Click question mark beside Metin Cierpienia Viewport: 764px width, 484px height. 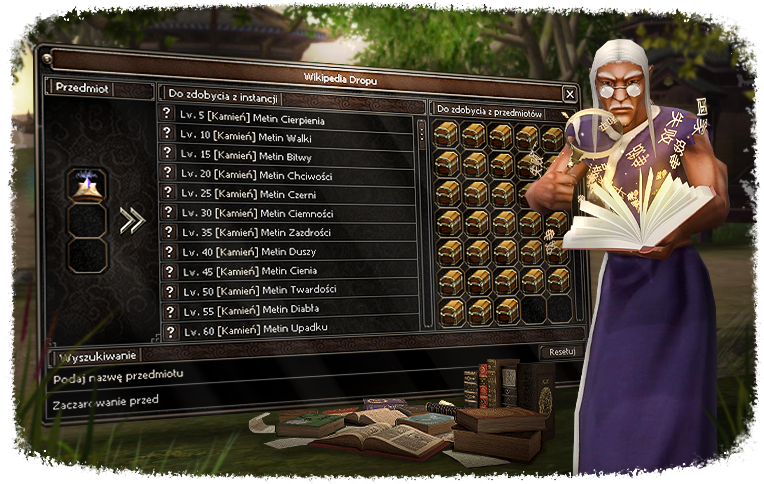coord(170,120)
